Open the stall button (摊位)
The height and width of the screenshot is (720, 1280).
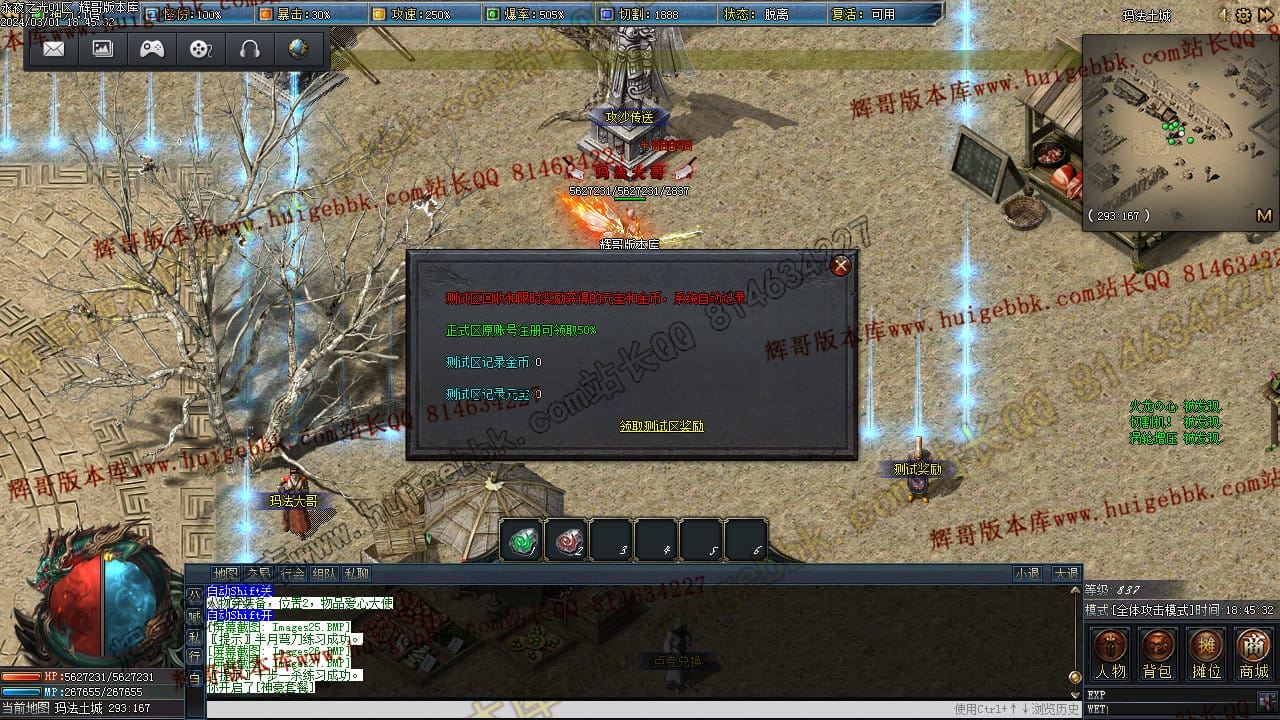(1206, 654)
